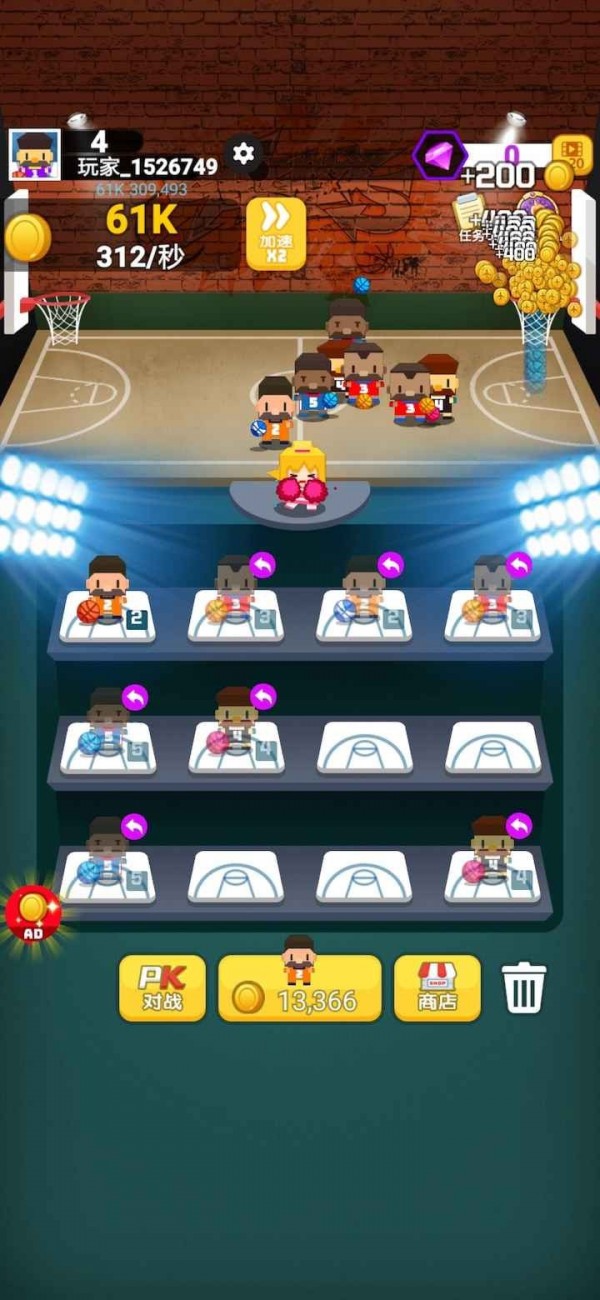Open the purple gem currency icon

click(440, 155)
